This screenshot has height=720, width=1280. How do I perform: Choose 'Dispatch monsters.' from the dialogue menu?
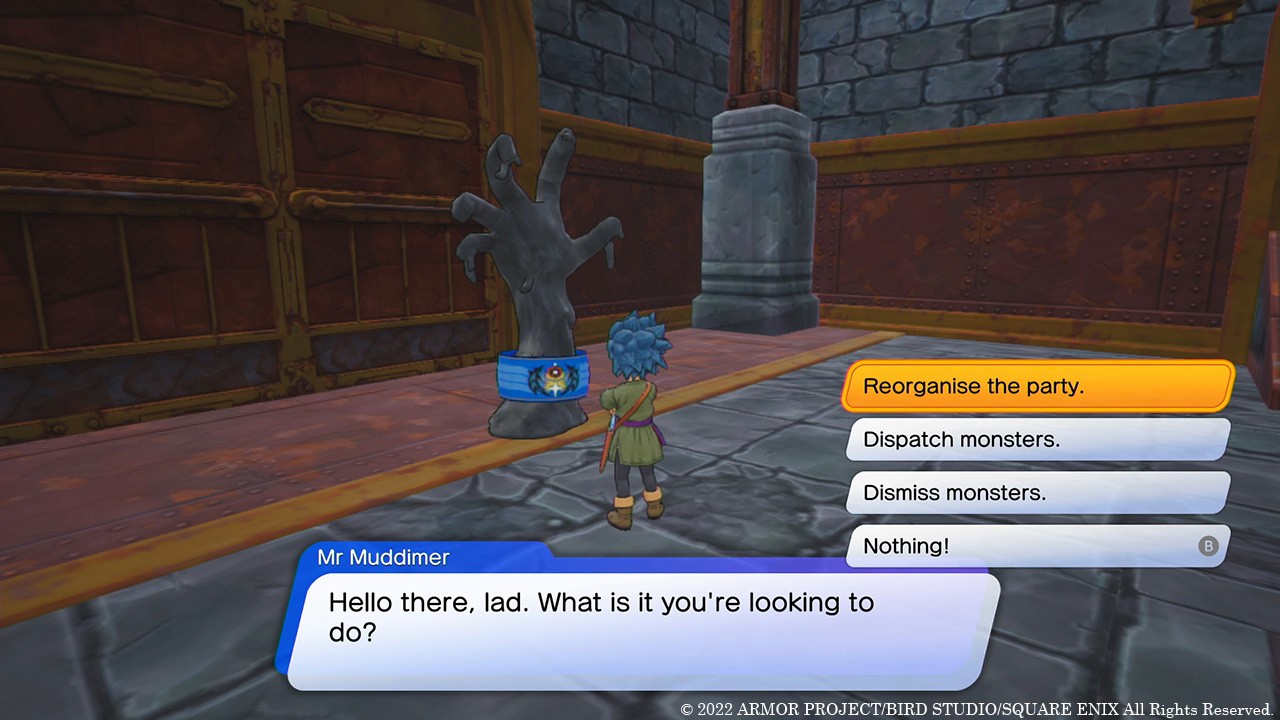coord(1038,439)
